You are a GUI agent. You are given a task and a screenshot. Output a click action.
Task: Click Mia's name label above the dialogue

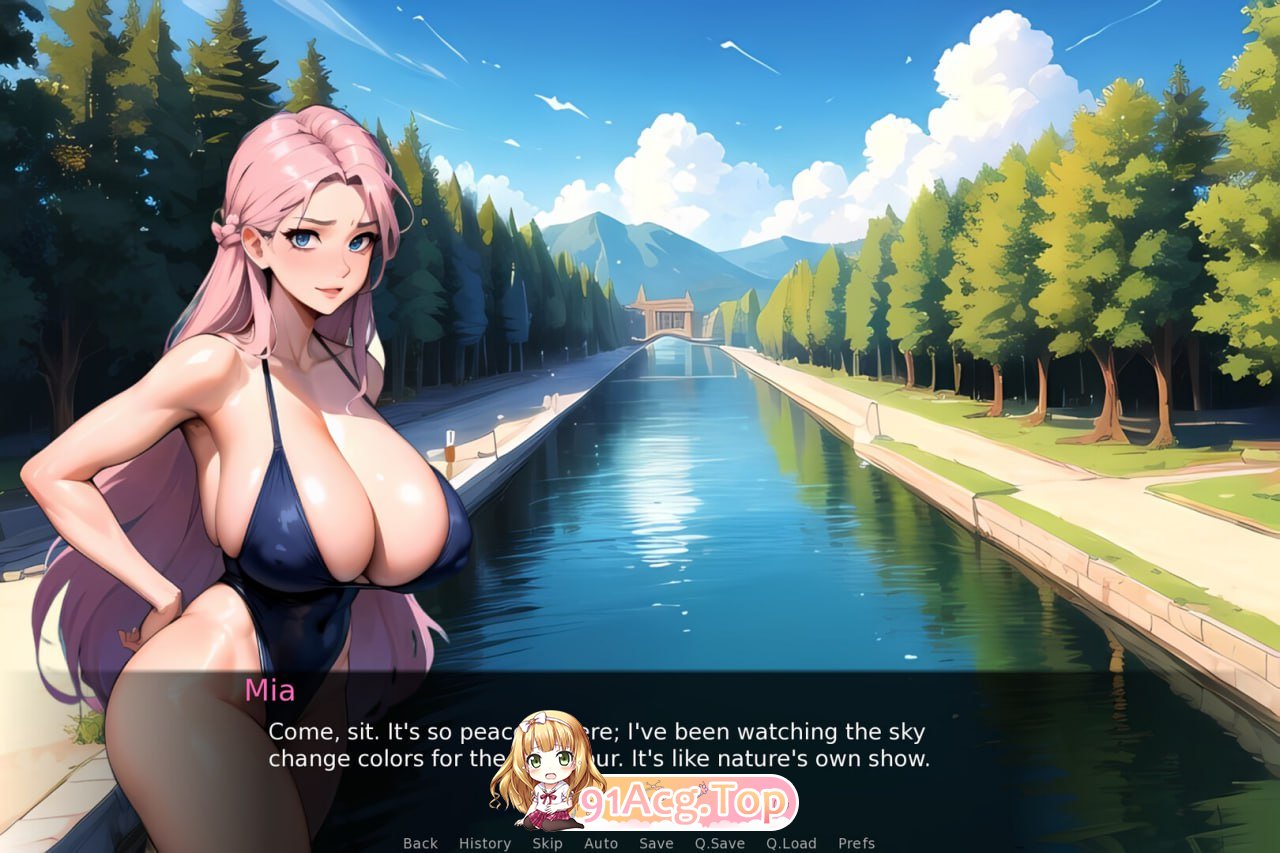click(x=270, y=690)
